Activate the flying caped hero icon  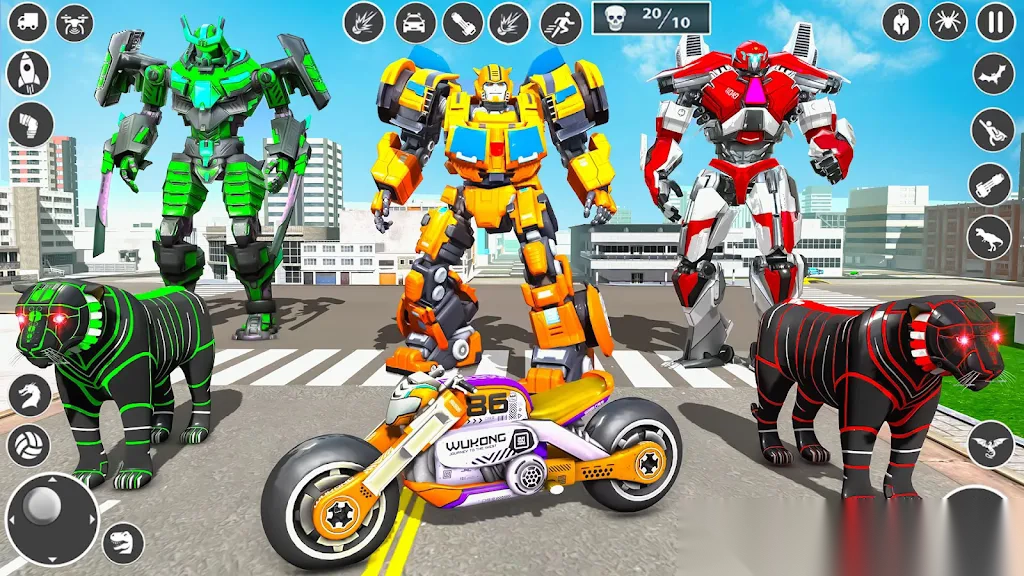coord(991,129)
